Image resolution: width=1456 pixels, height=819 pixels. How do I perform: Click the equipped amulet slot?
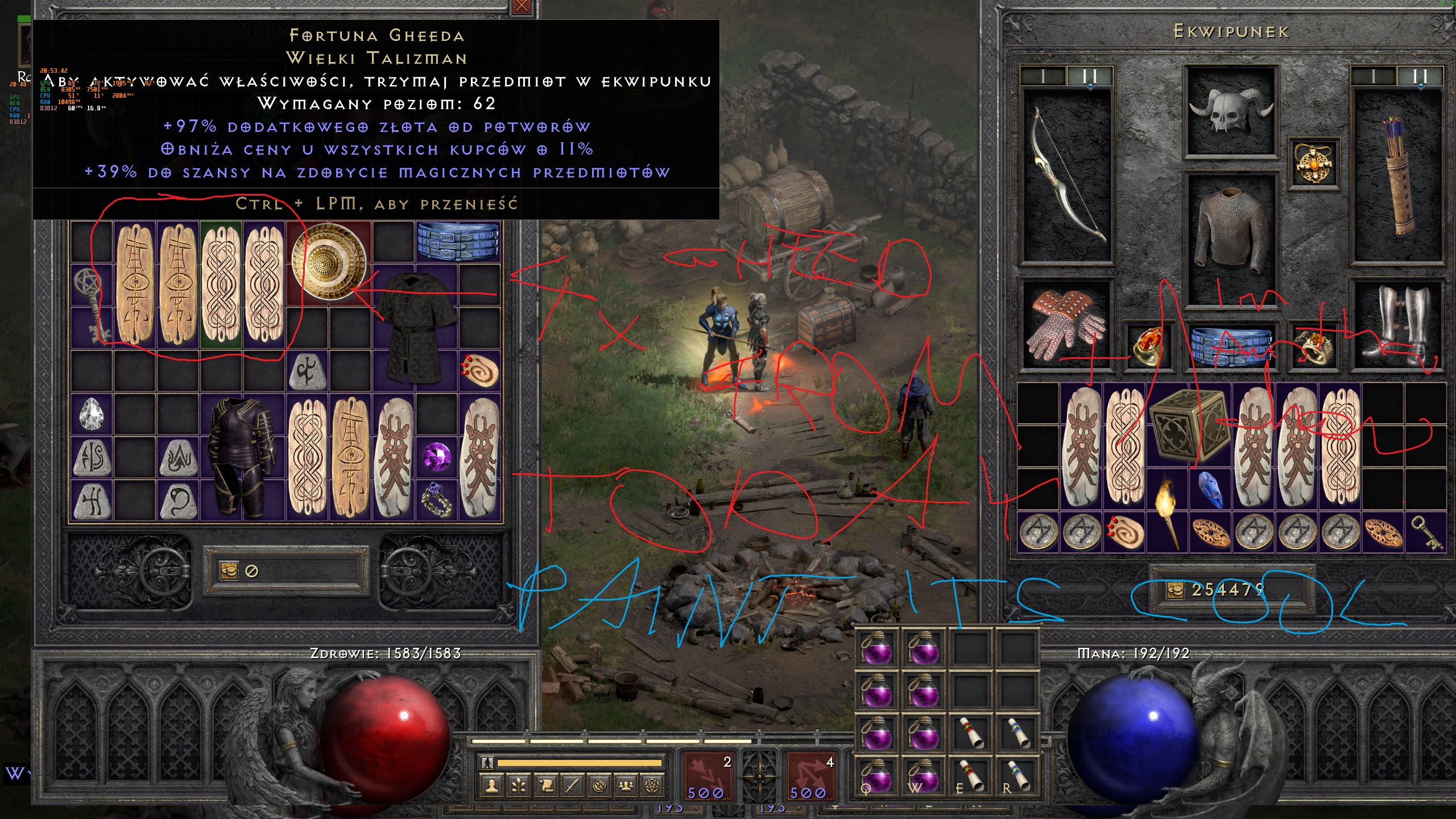1313,164
